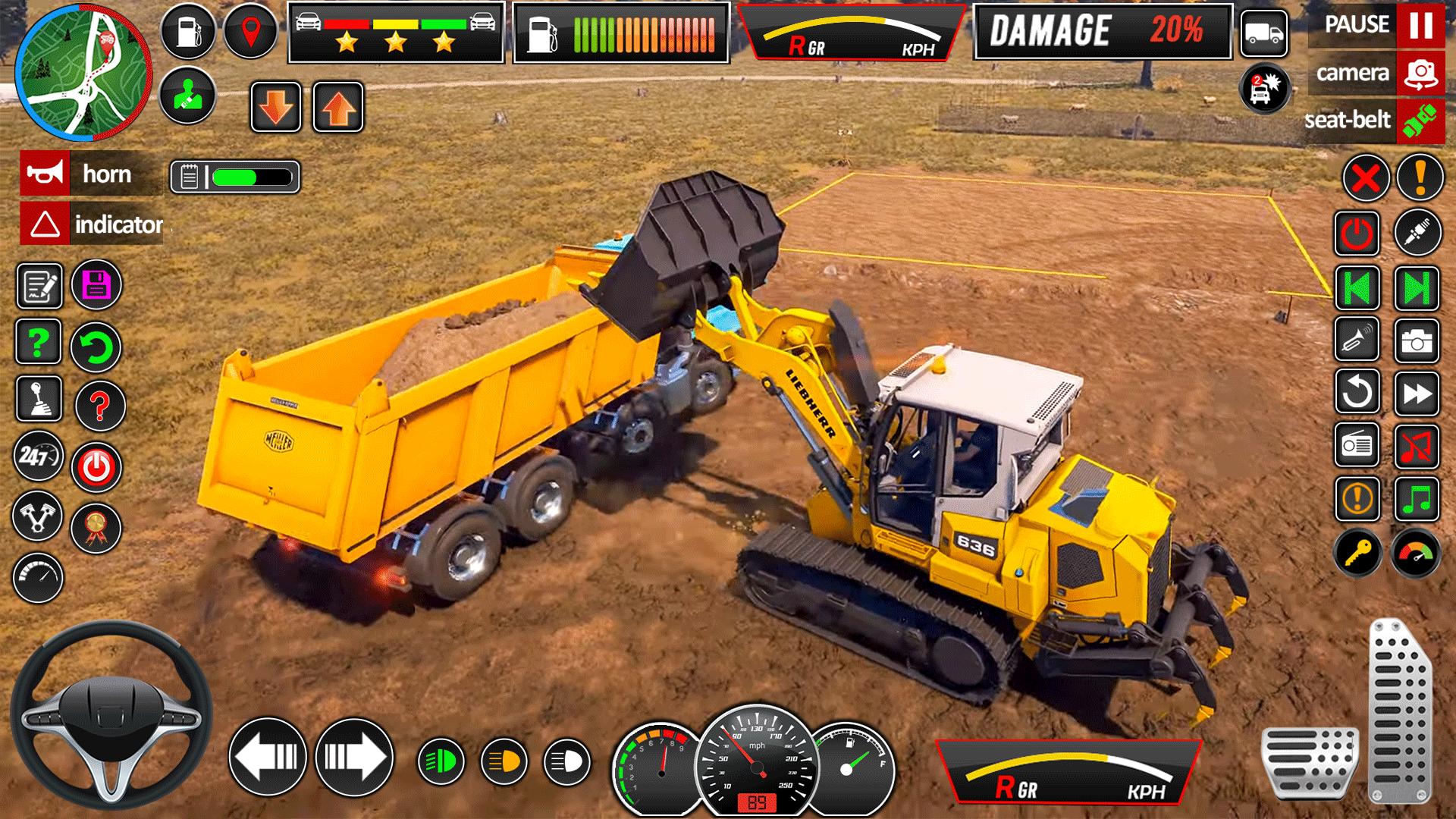Select the camera switch icon
The height and width of the screenshot is (819, 1456).
tap(1420, 74)
